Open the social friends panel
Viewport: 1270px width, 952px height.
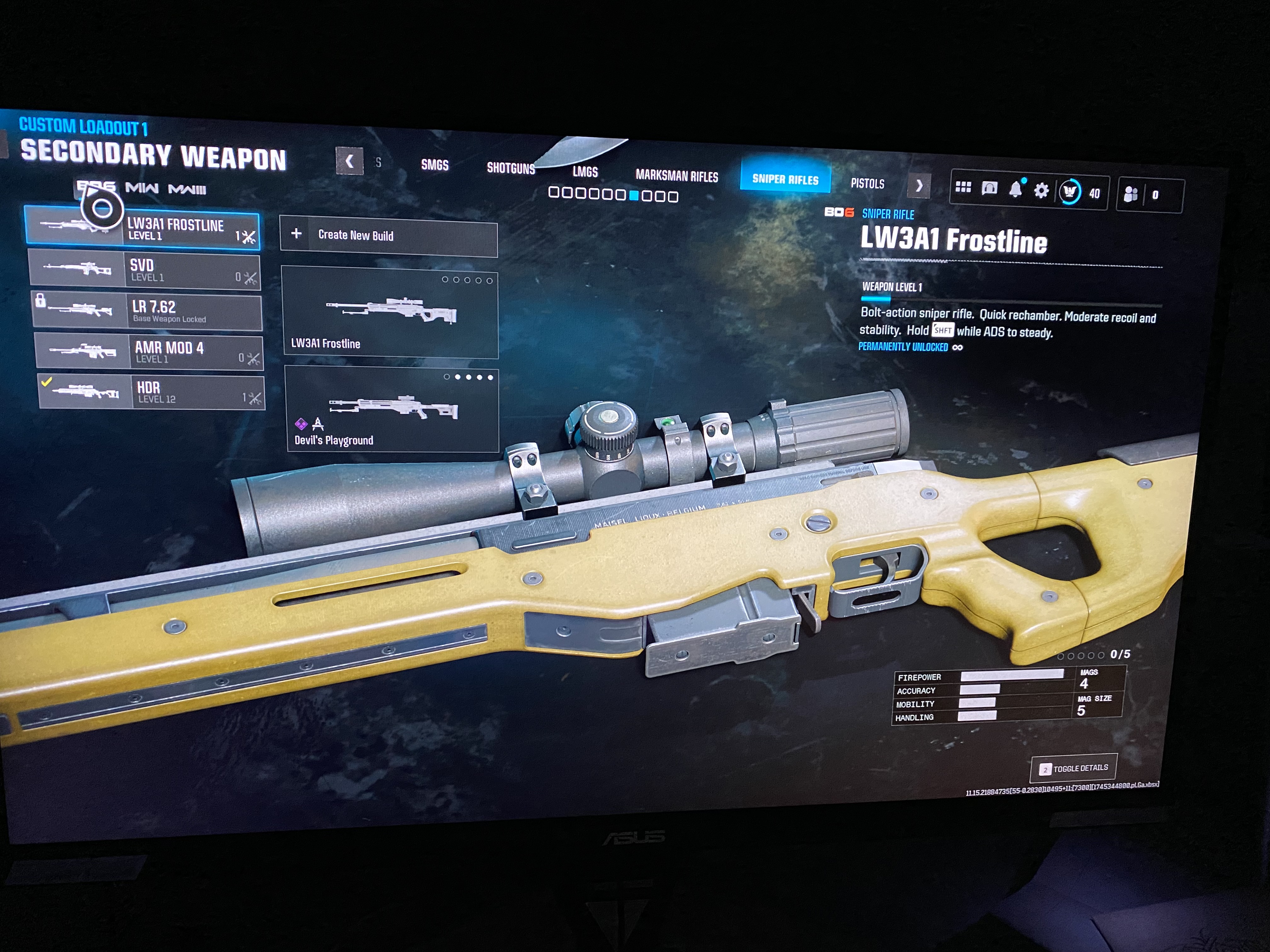pyautogui.click(x=1130, y=195)
